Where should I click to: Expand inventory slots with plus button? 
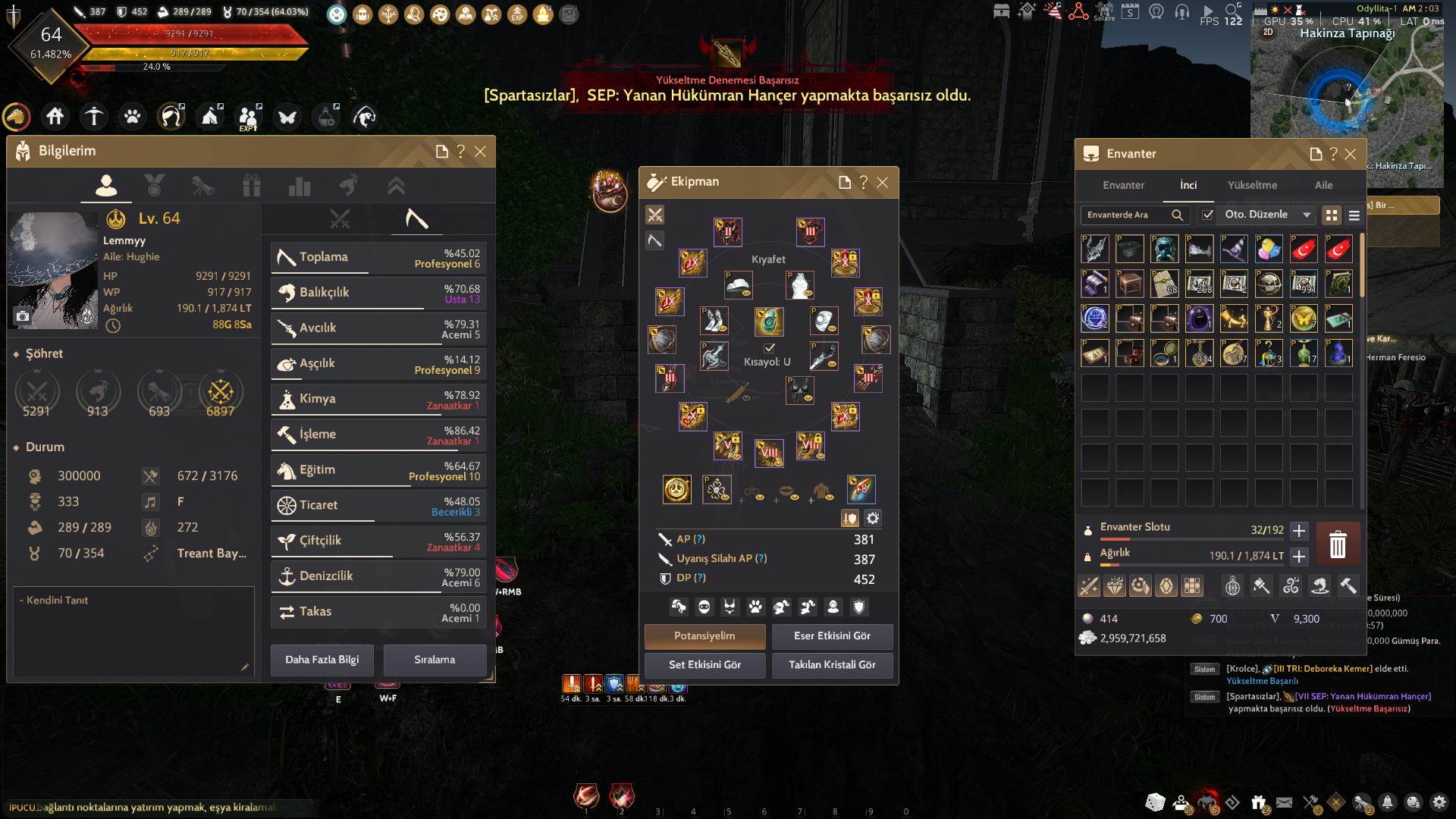1299,531
